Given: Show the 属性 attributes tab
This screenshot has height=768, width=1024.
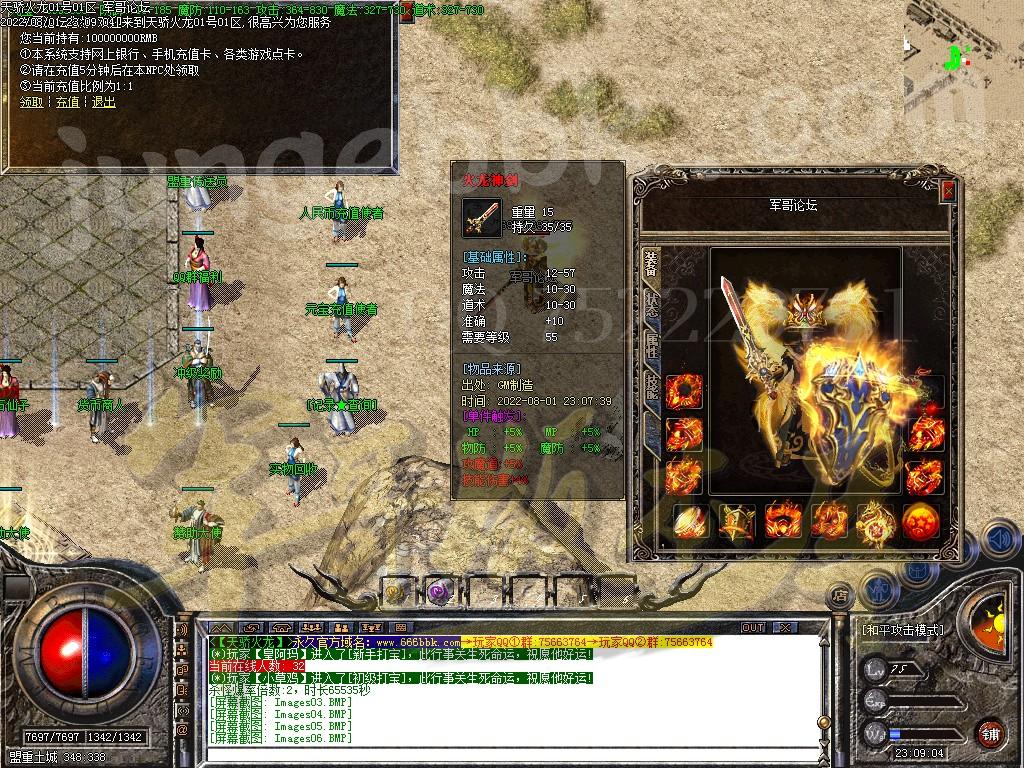Looking at the screenshot, I should point(651,345).
